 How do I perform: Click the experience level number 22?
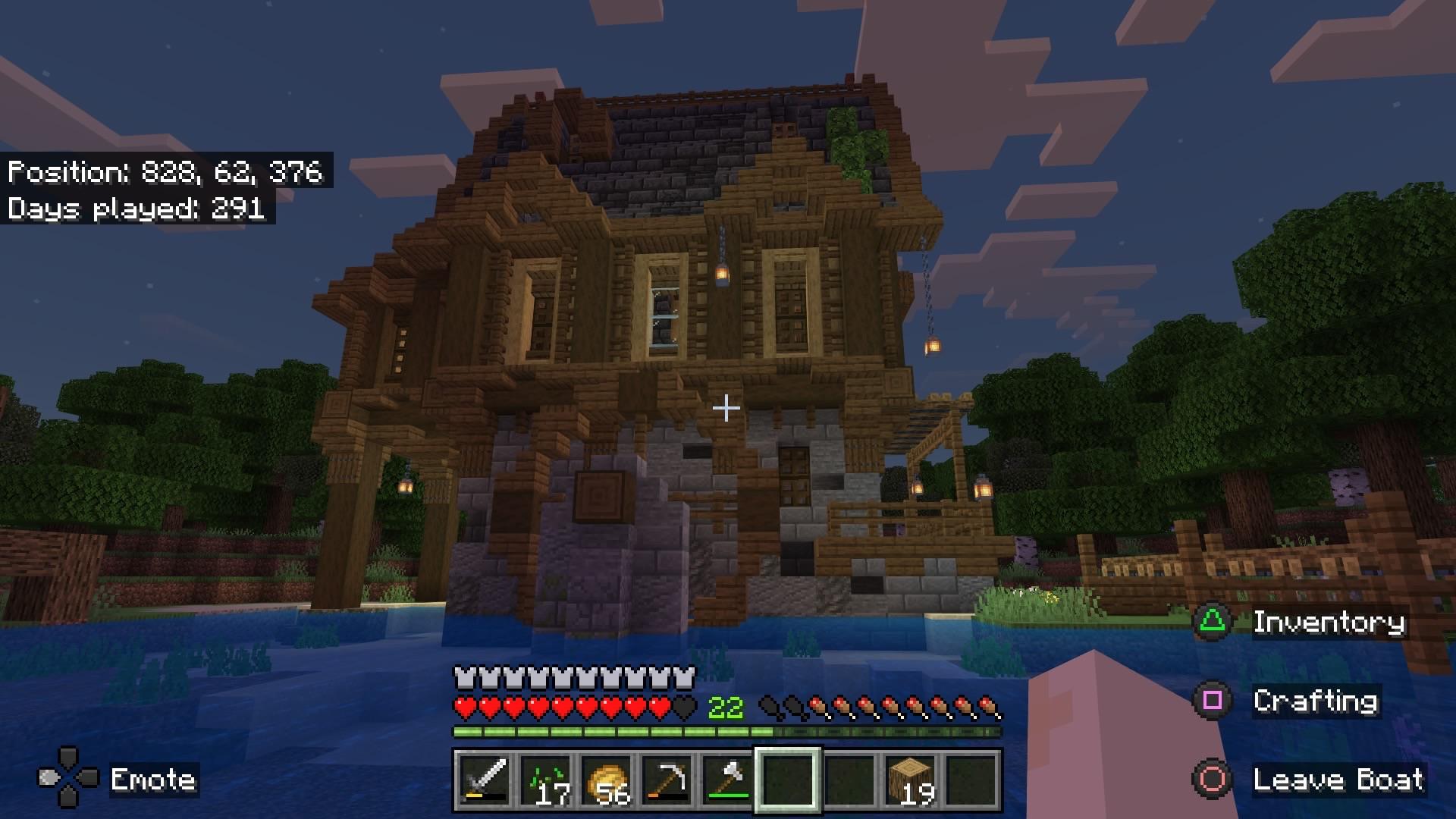(724, 706)
